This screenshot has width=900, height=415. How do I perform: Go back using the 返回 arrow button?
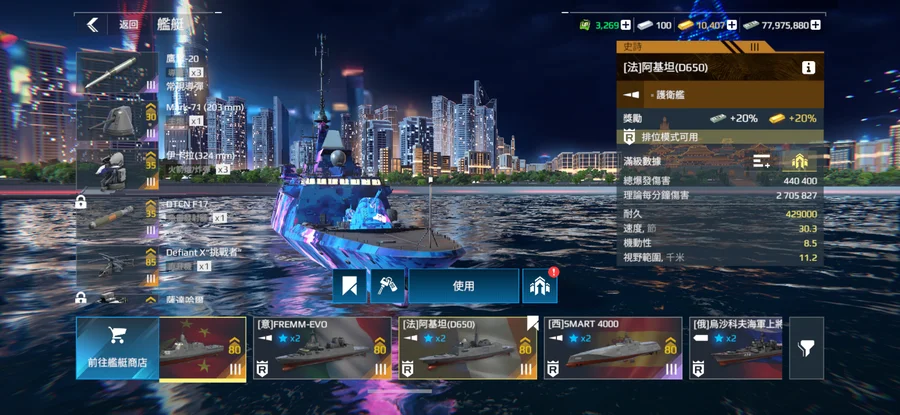pos(93,24)
